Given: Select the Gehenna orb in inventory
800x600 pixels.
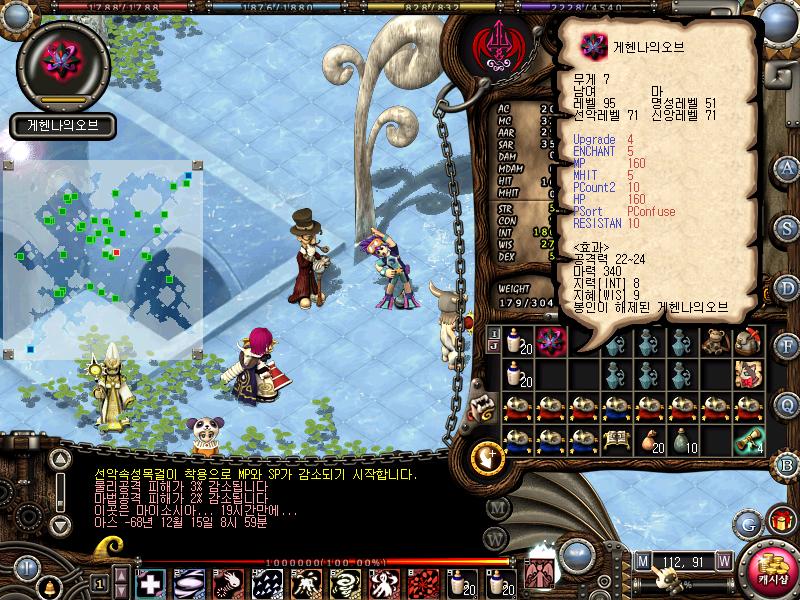Looking at the screenshot, I should tap(549, 343).
